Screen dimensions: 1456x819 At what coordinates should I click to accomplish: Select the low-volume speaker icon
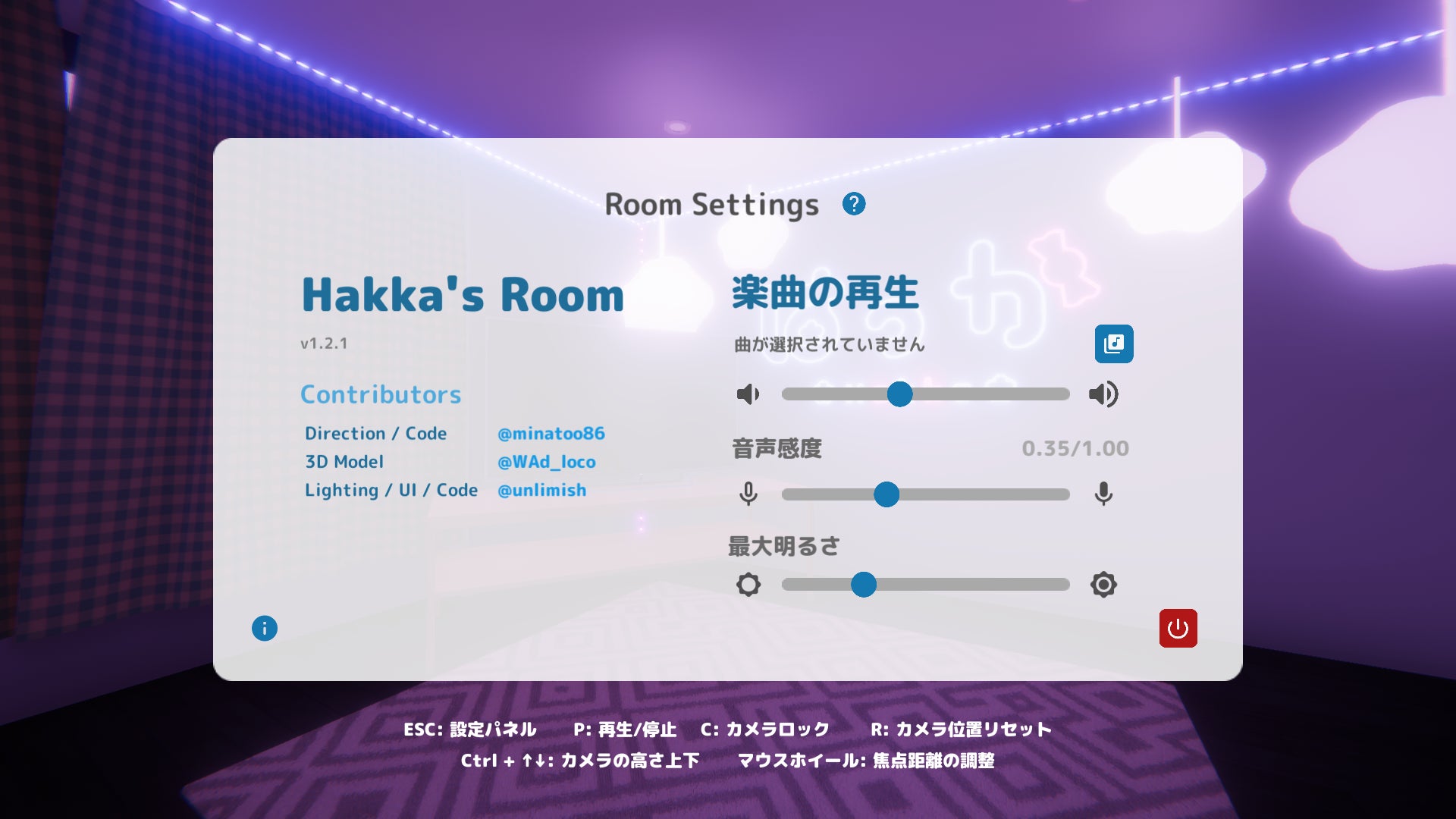[x=748, y=394]
